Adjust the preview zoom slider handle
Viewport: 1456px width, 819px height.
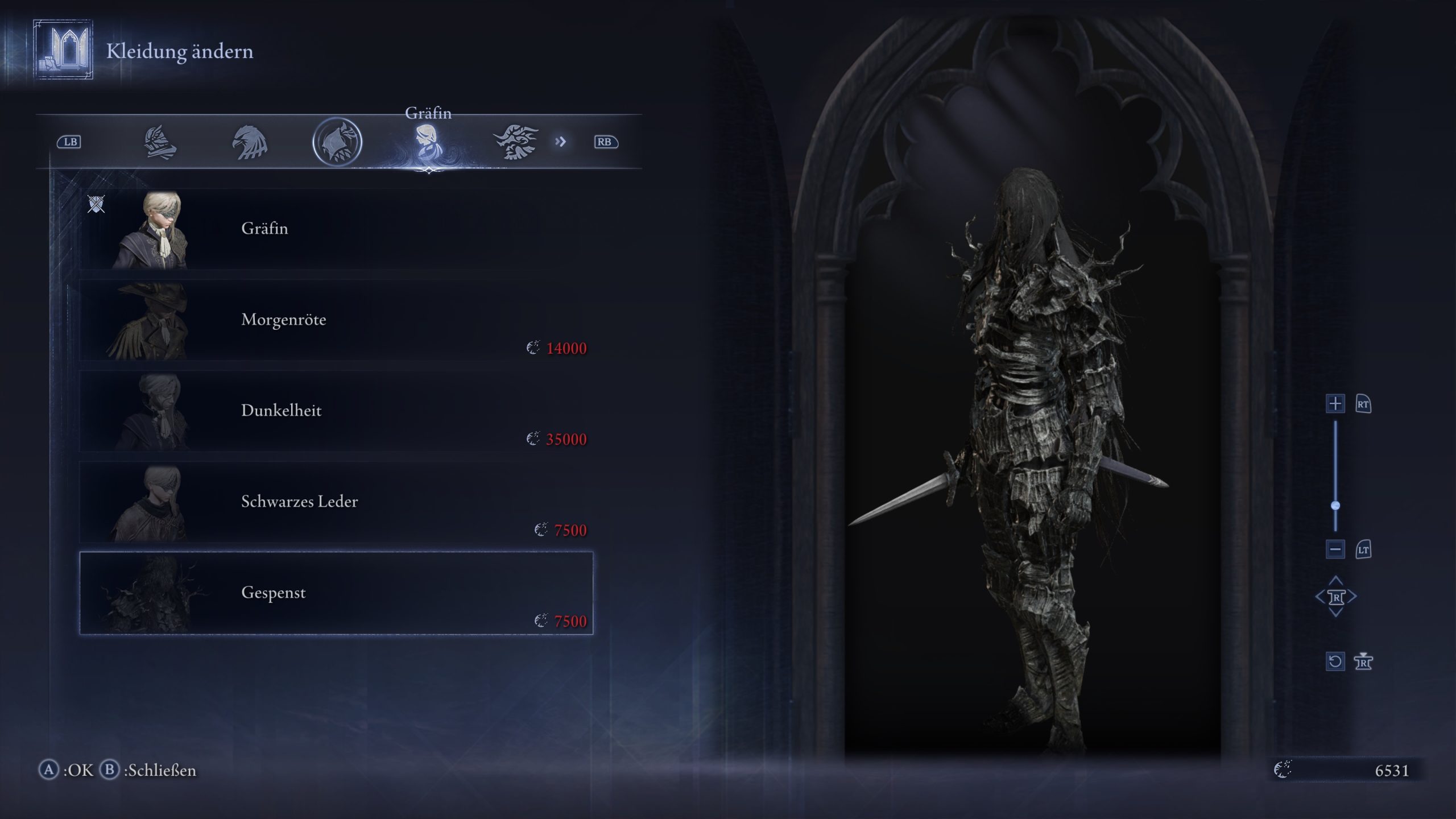click(x=1335, y=506)
